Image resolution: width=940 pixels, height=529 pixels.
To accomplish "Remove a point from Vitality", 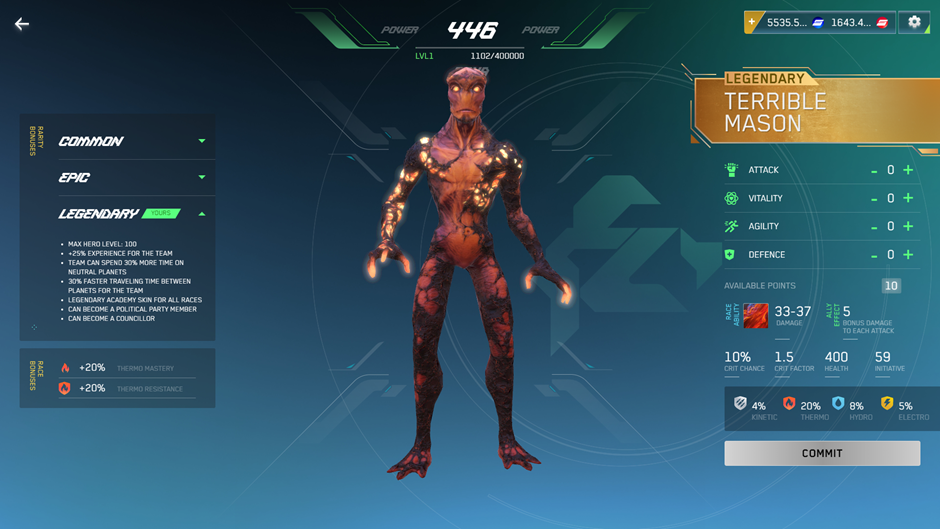I will click(874, 199).
